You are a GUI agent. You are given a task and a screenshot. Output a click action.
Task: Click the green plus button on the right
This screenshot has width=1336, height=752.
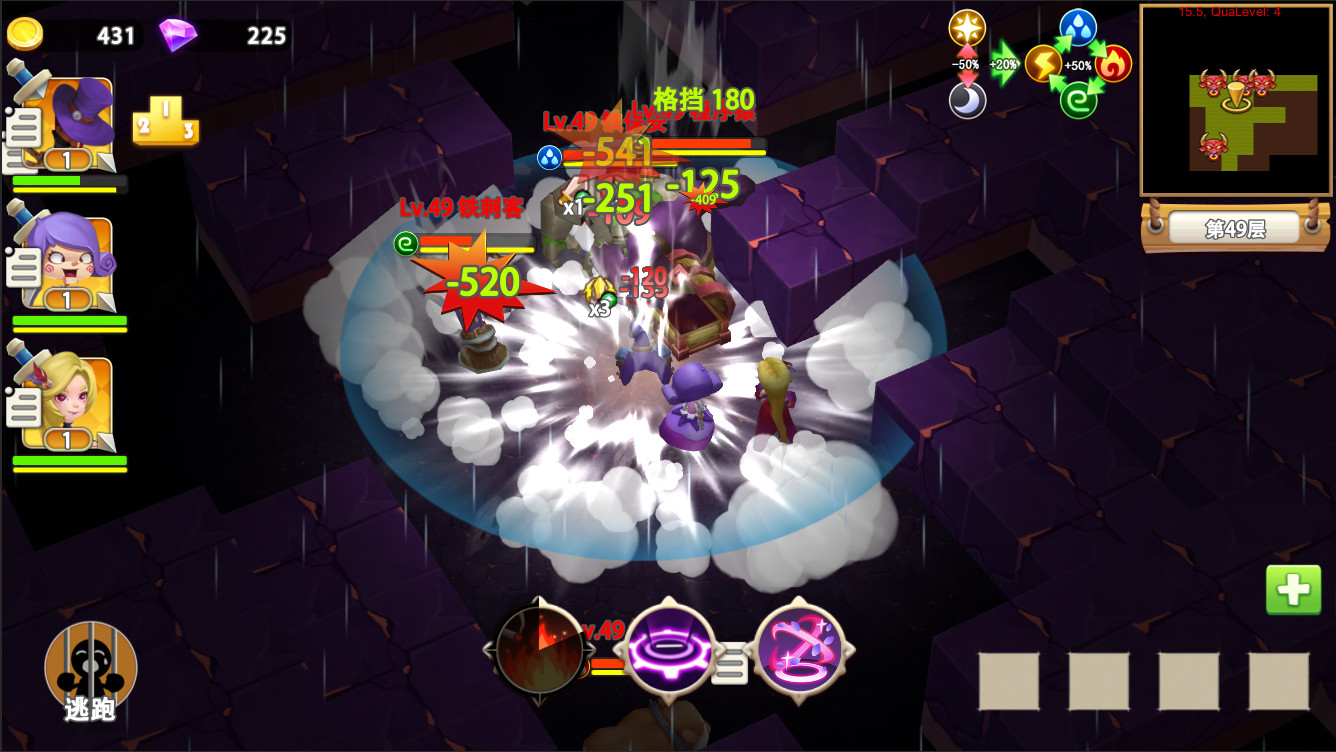1293,589
